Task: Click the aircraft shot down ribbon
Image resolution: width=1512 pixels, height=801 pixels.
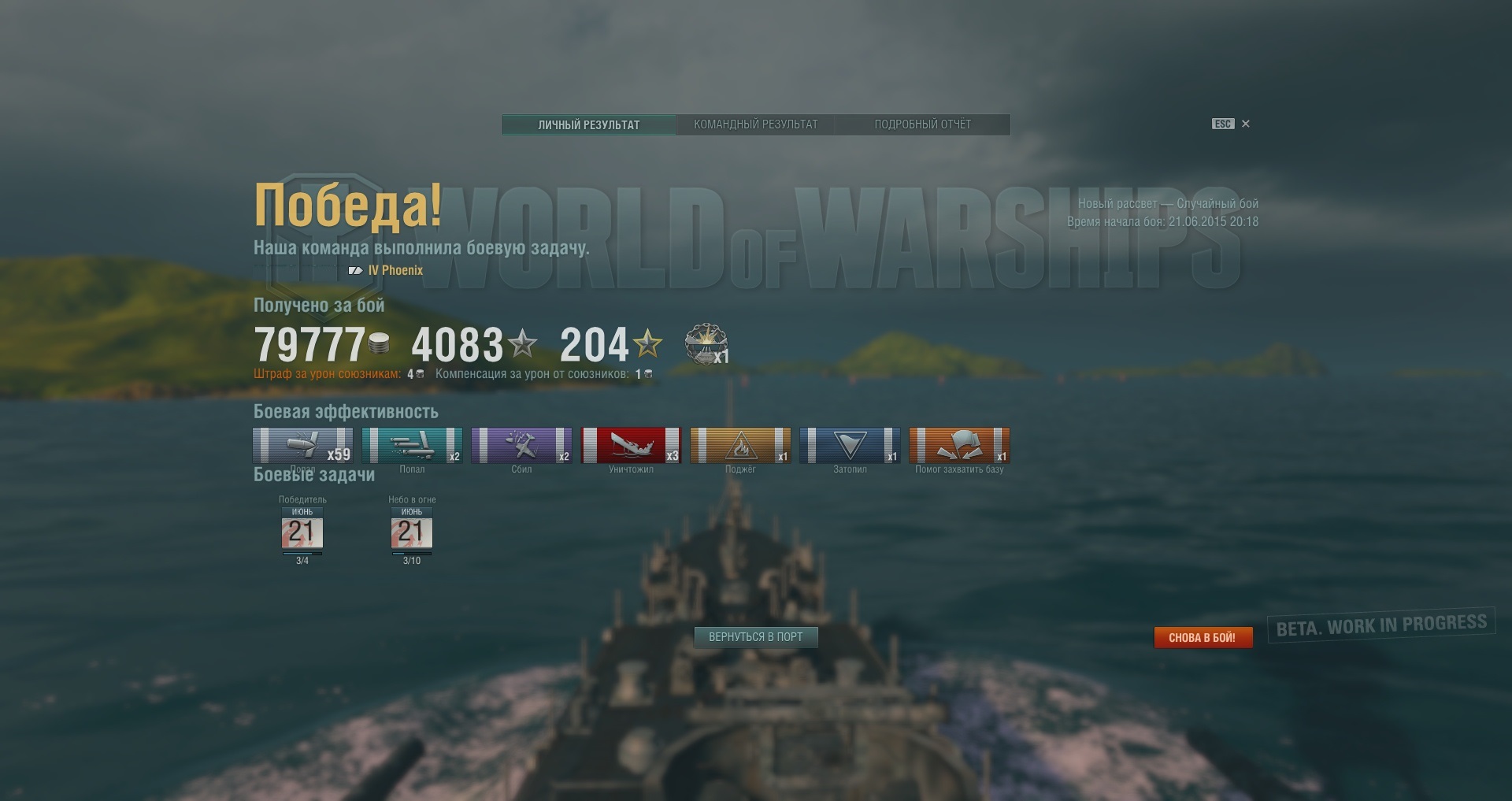Action: click(x=521, y=445)
